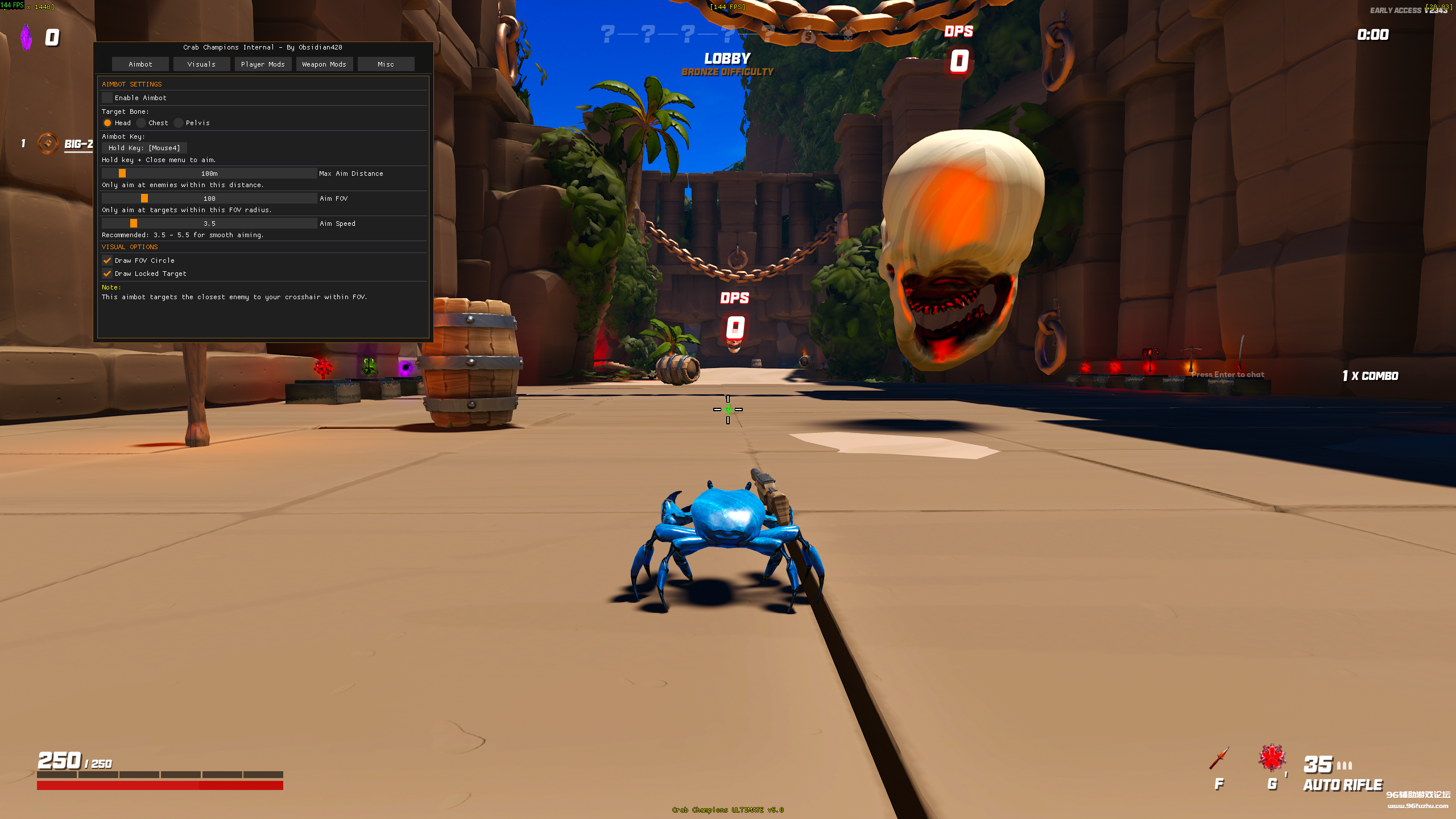1456x819 pixels.
Task: Click the green crosshair reticle at screen center
Action: 728,409
